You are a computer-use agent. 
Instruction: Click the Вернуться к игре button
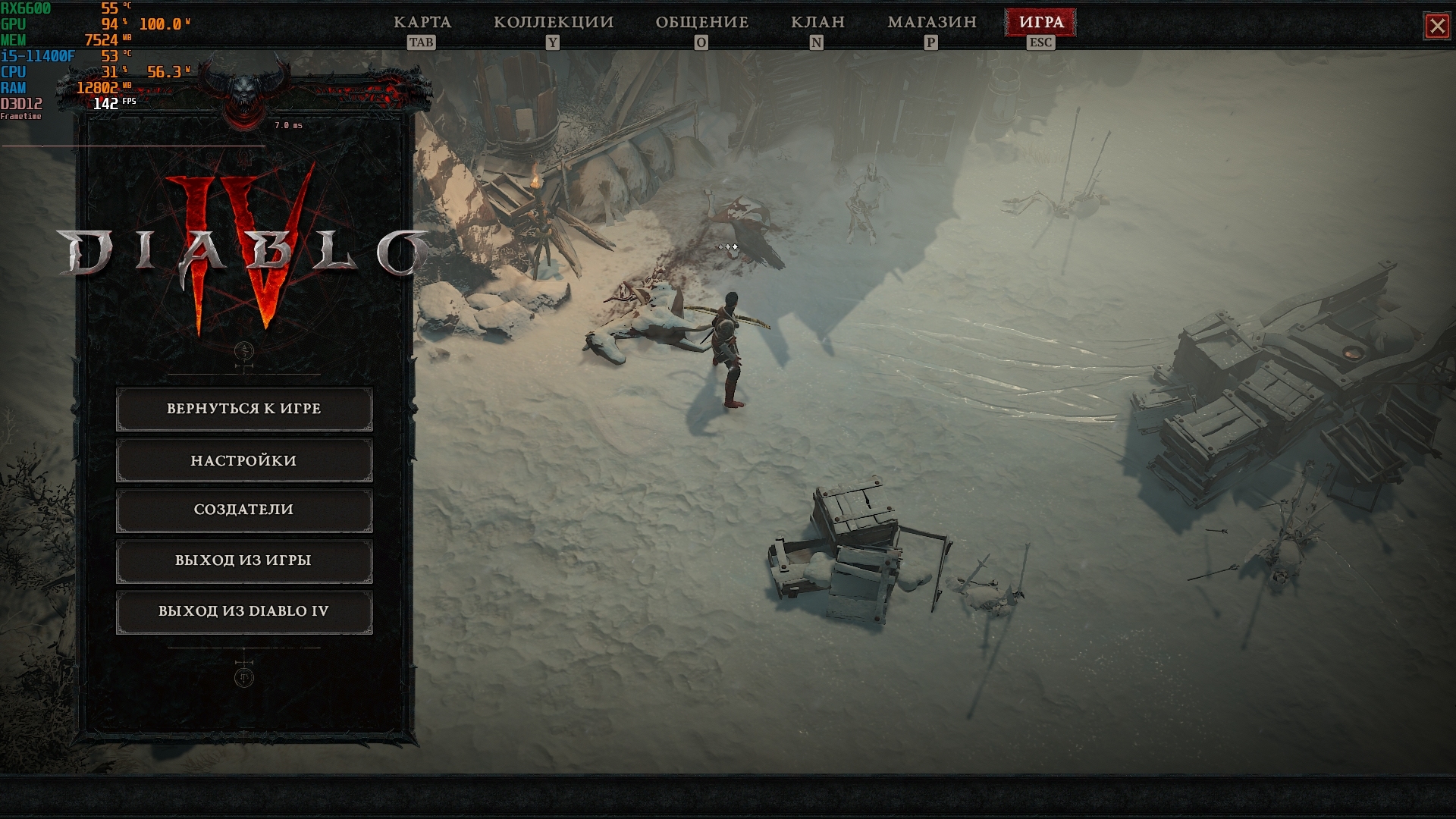click(244, 409)
